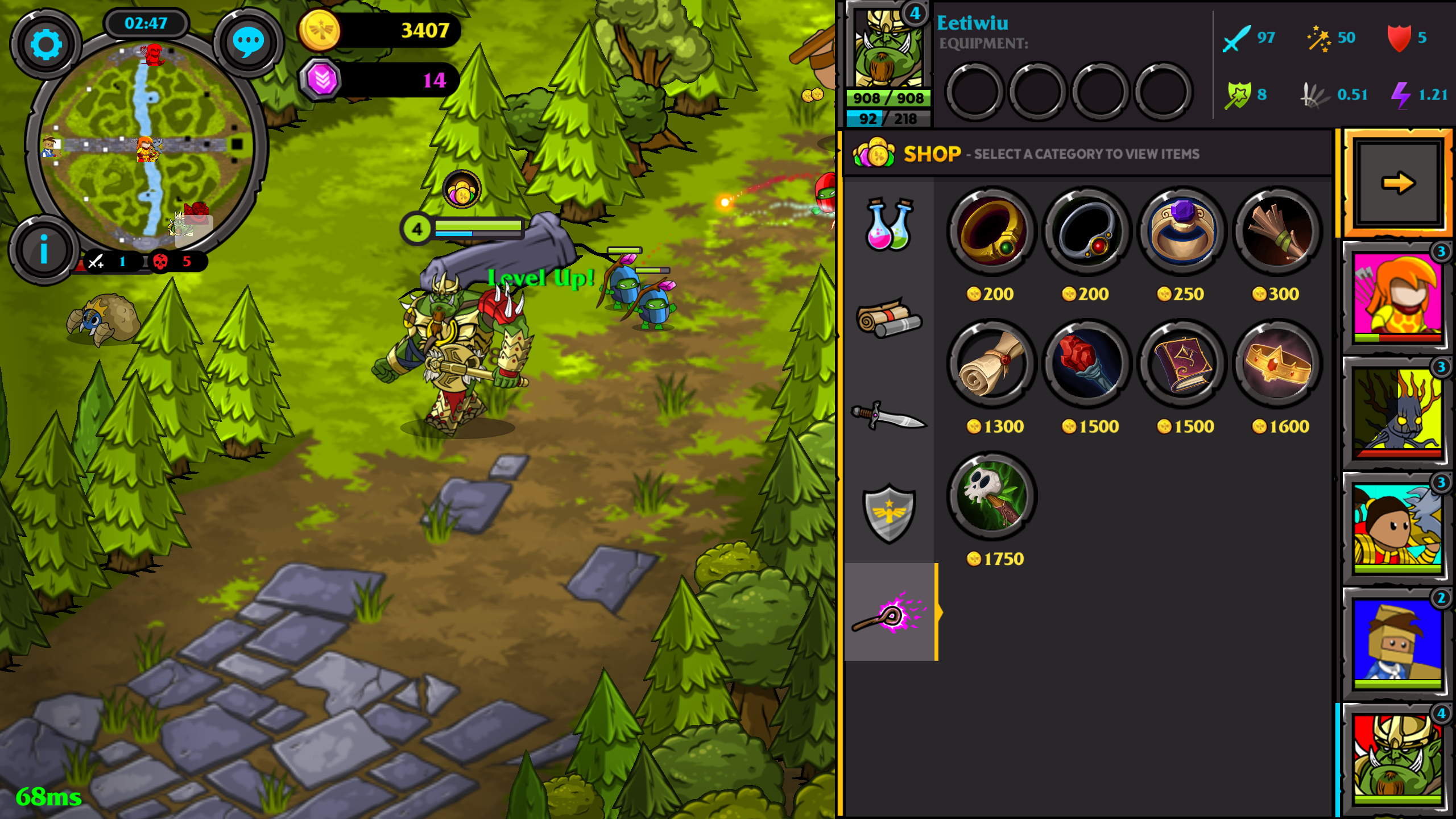The height and width of the screenshot is (819, 1456).
Task: Open the sword weapons category
Action: pyautogui.click(x=889, y=416)
